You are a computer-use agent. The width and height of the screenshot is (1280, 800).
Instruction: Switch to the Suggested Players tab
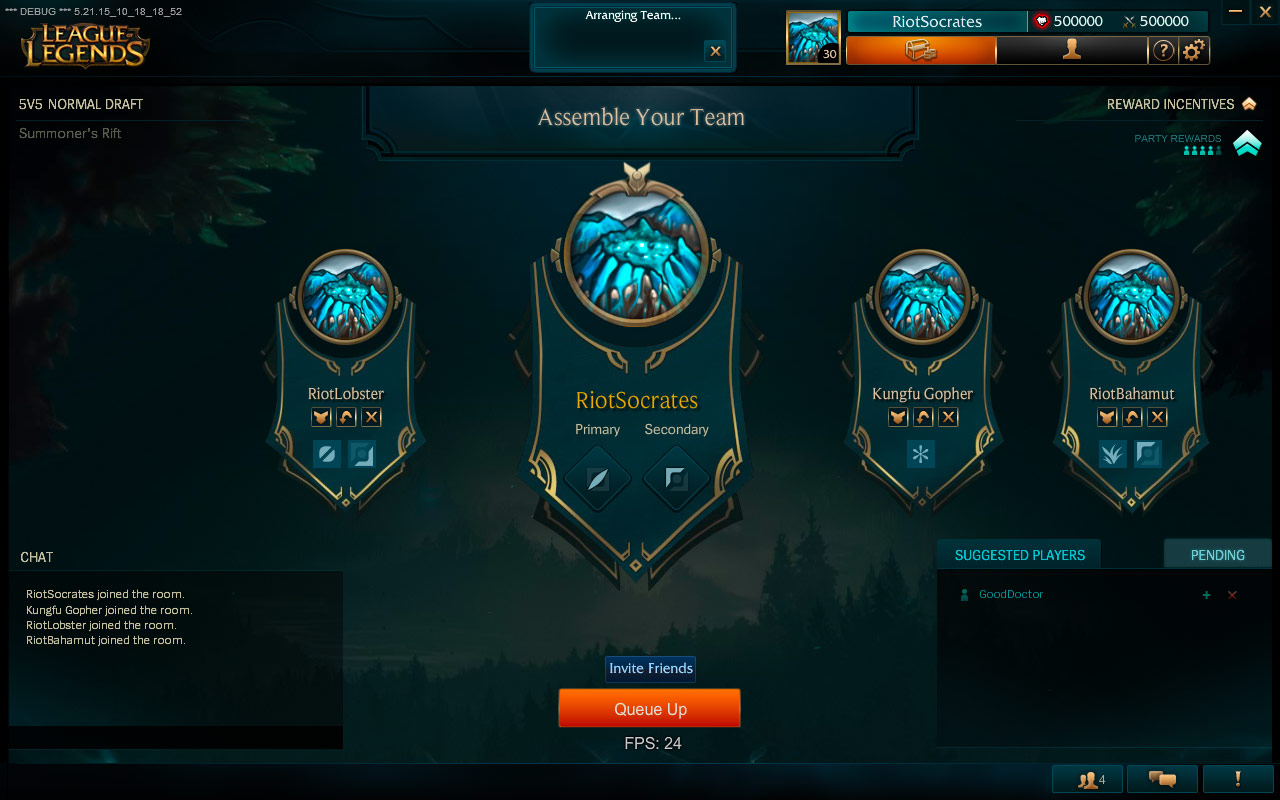click(1018, 553)
